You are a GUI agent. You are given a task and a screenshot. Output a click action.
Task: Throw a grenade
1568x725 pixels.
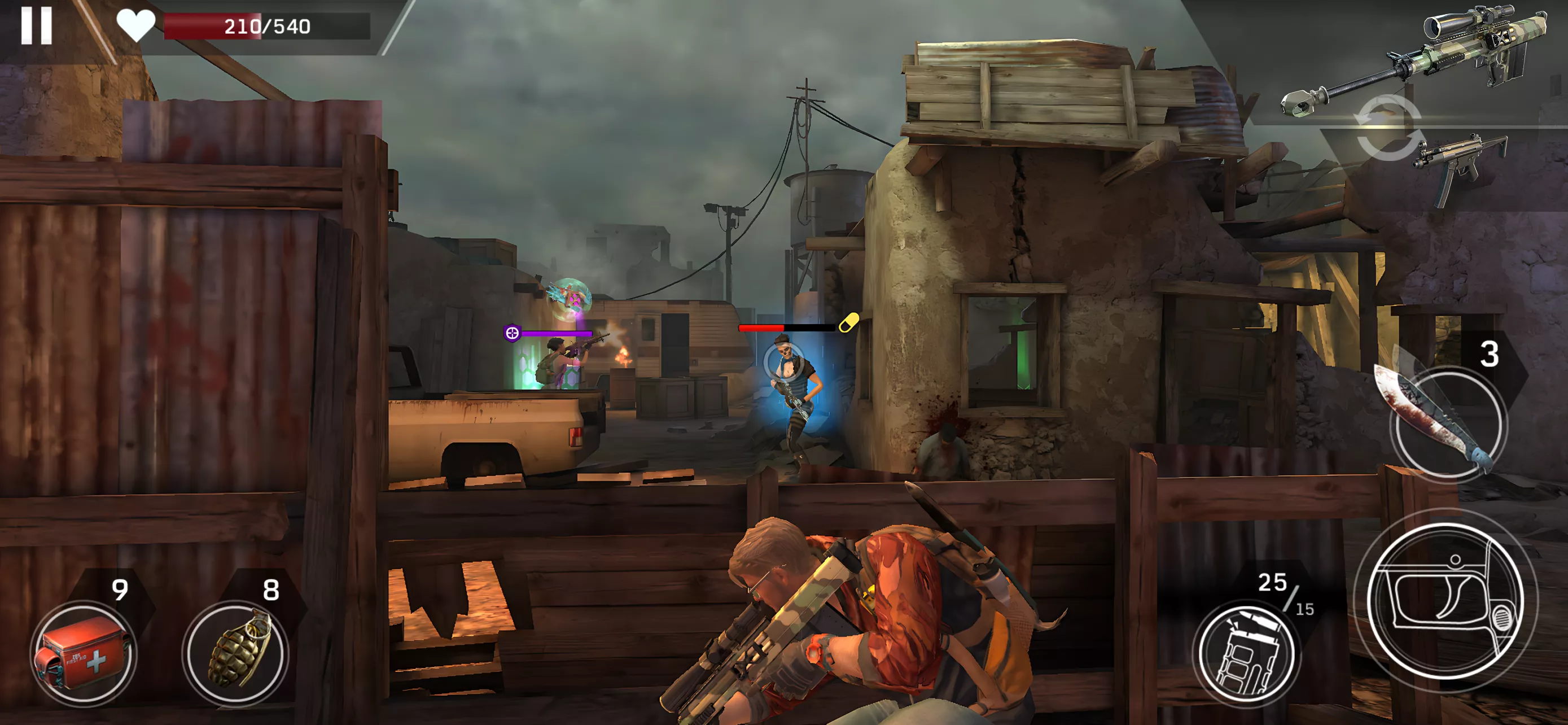click(235, 654)
